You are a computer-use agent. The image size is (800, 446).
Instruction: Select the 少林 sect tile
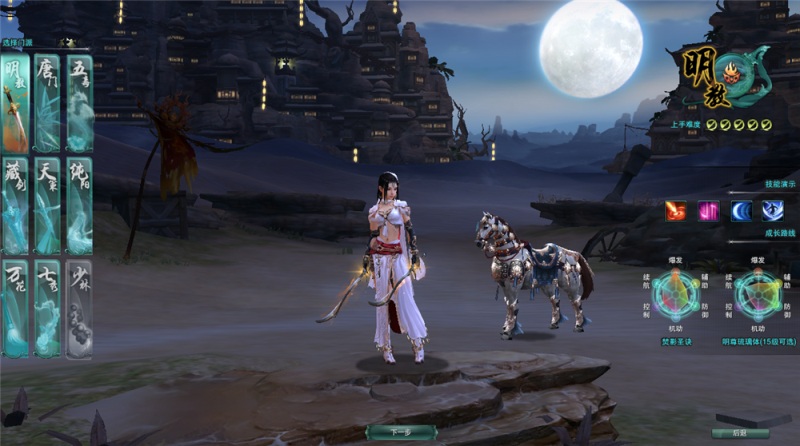[79, 308]
